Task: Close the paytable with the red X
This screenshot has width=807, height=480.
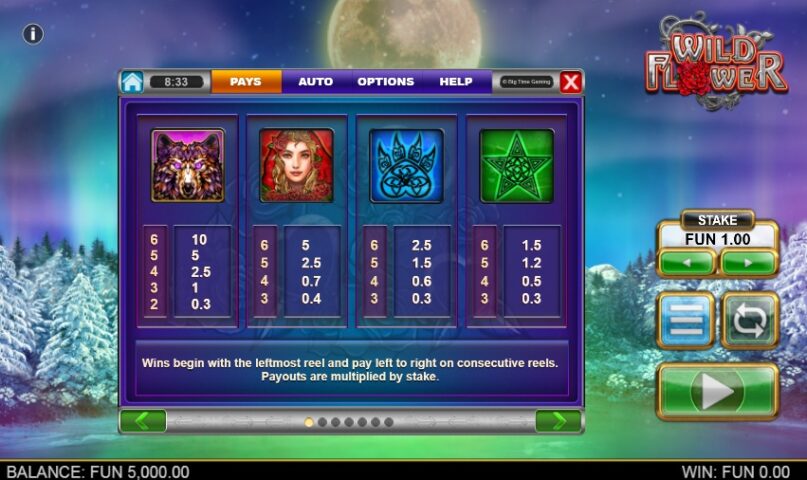Action: click(570, 82)
